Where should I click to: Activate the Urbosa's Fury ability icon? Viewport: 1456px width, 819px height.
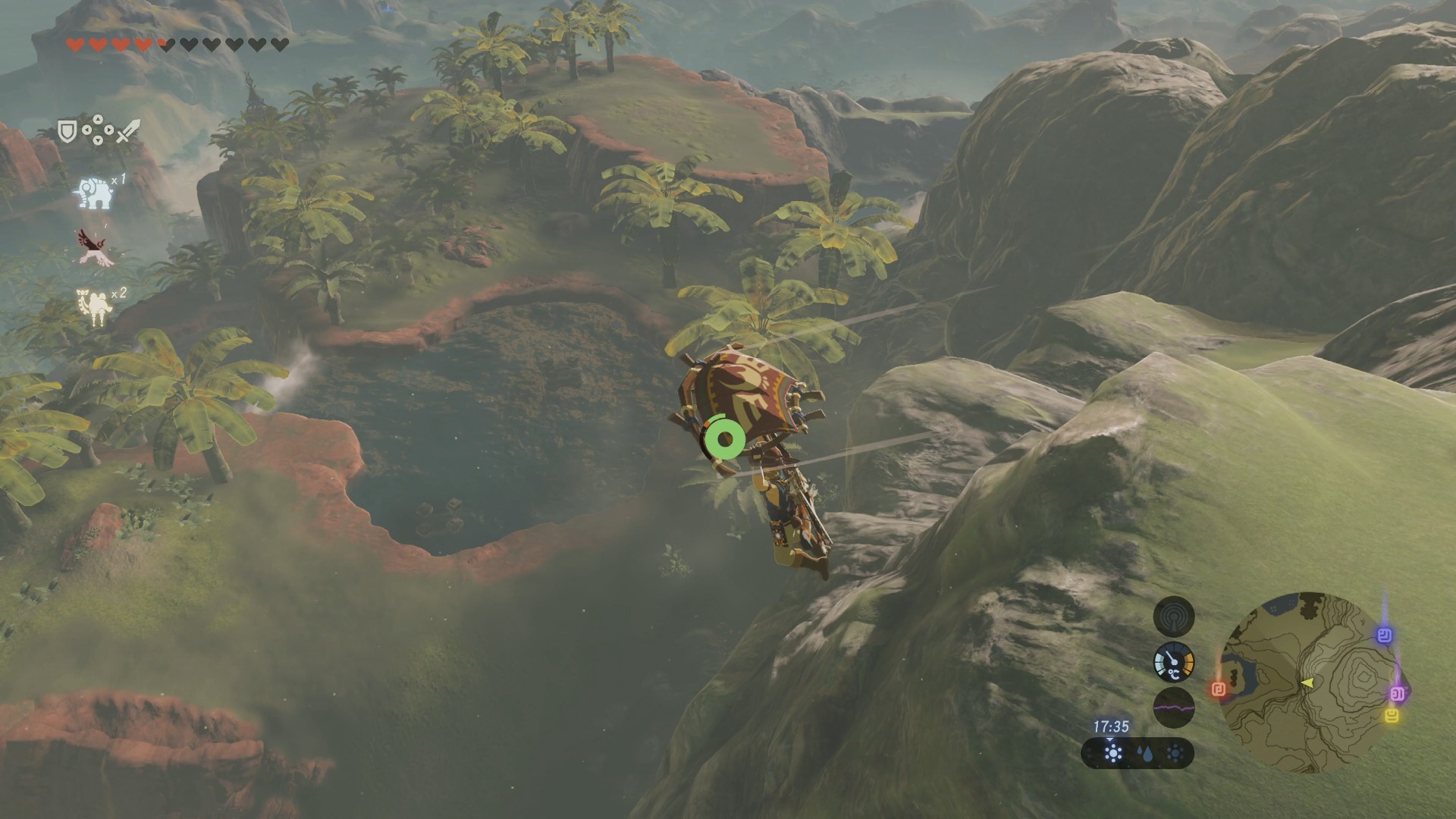[x=95, y=307]
